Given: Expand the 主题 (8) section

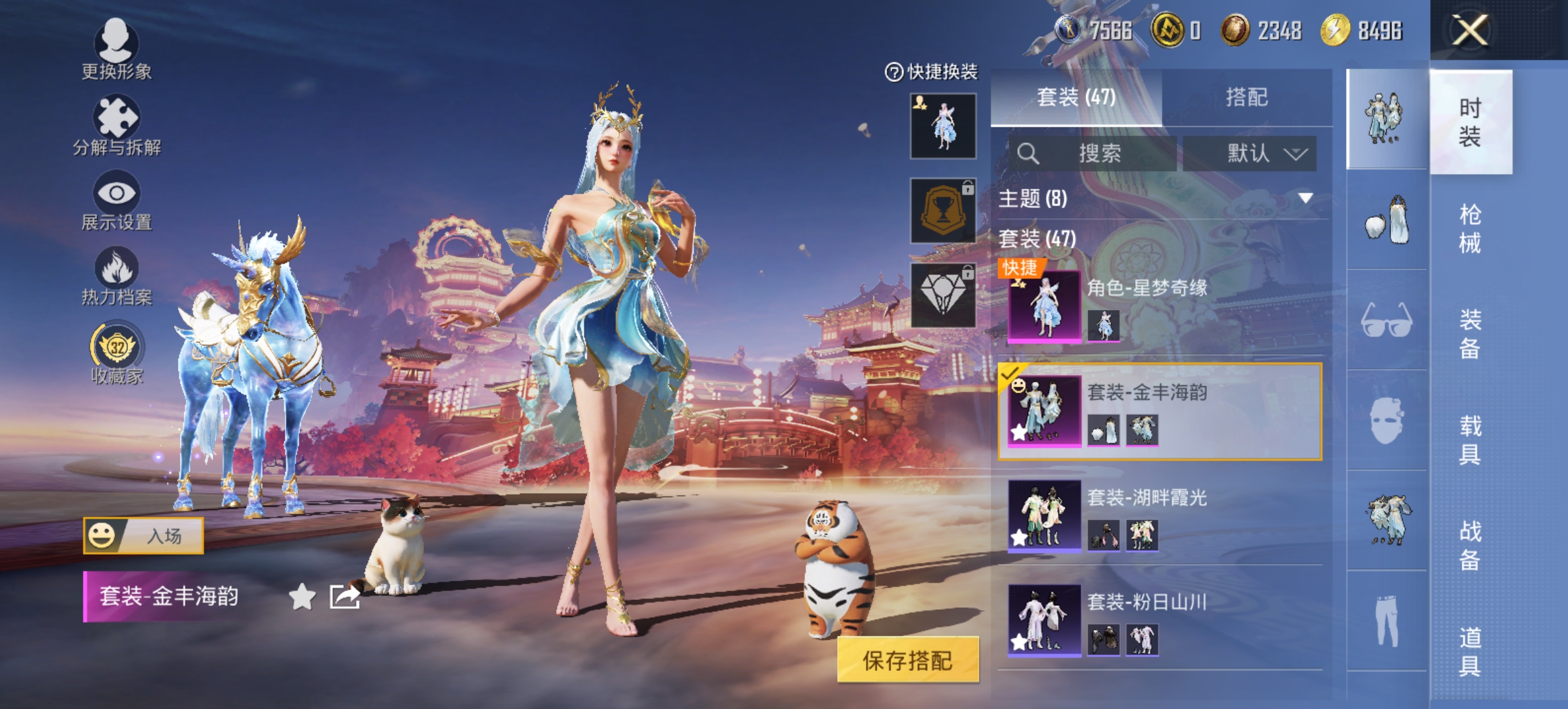Looking at the screenshot, I should [x=1159, y=198].
